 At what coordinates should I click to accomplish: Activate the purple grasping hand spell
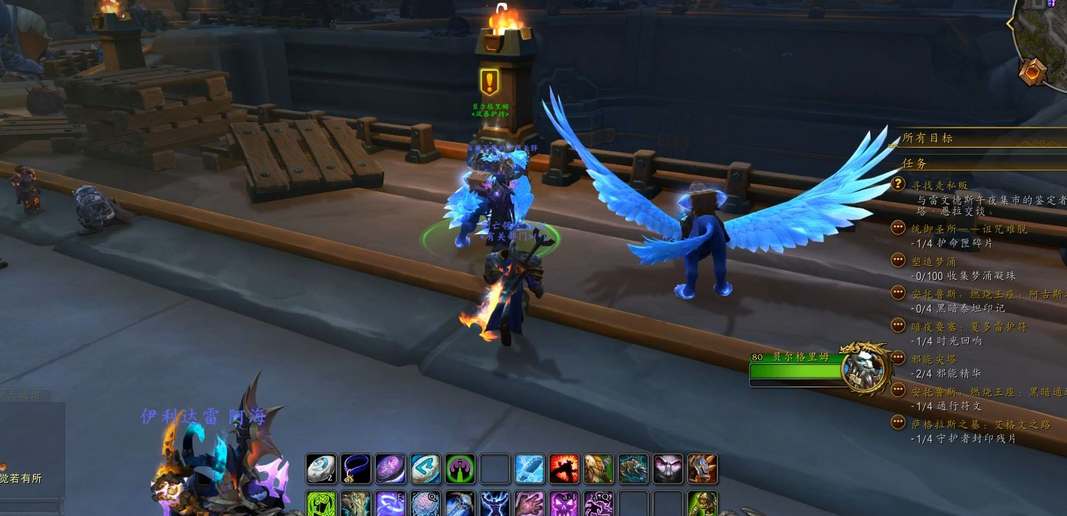530,504
